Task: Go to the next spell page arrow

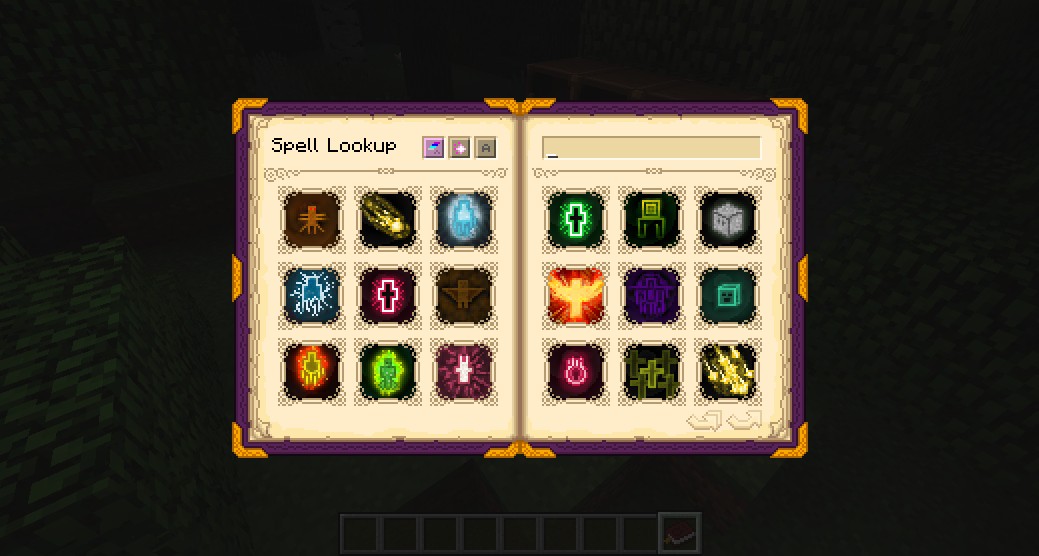Action: click(745, 420)
